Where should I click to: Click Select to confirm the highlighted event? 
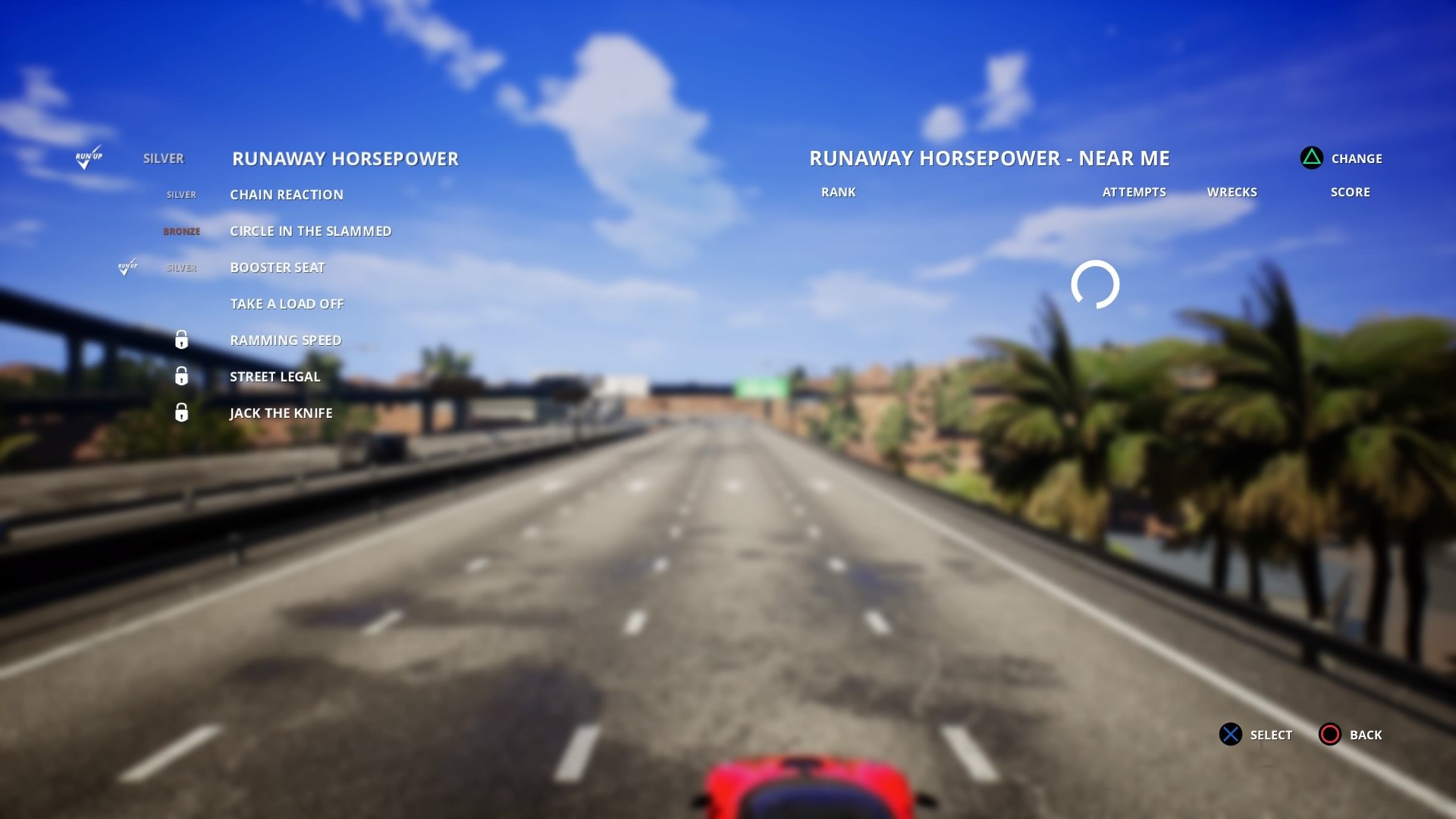(x=1269, y=735)
